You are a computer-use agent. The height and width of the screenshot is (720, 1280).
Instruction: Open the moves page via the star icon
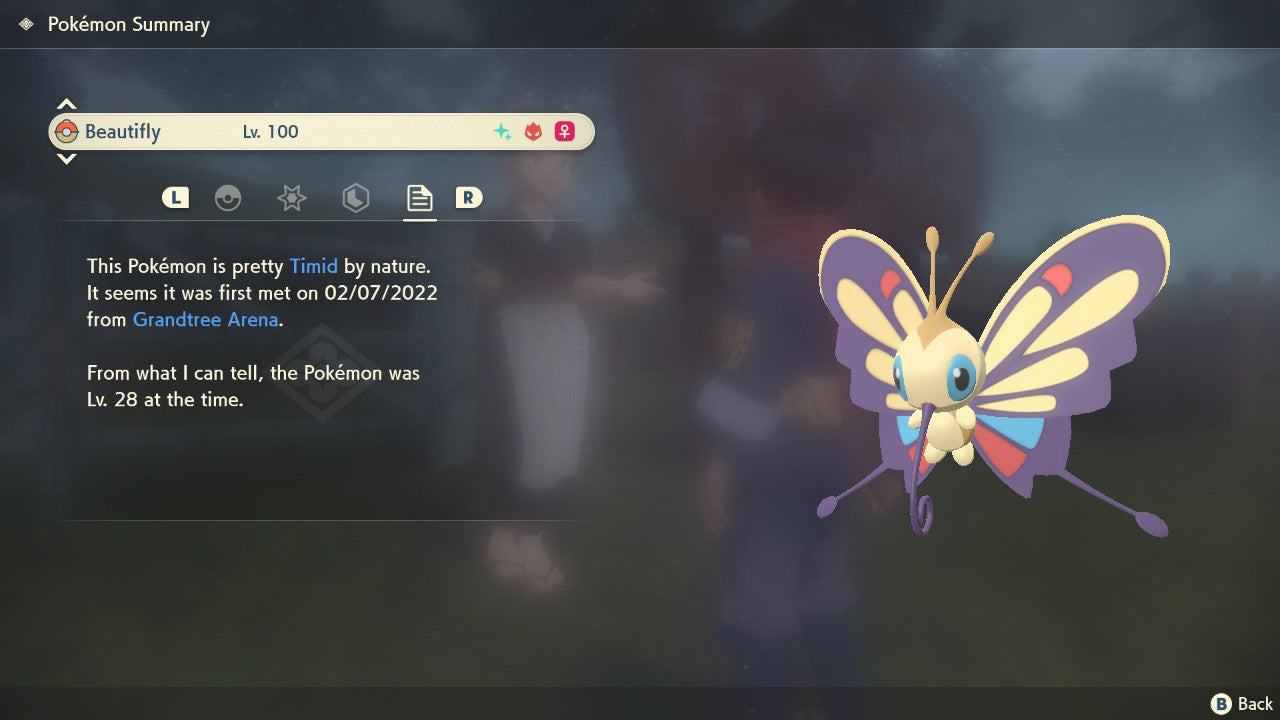[291, 198]
